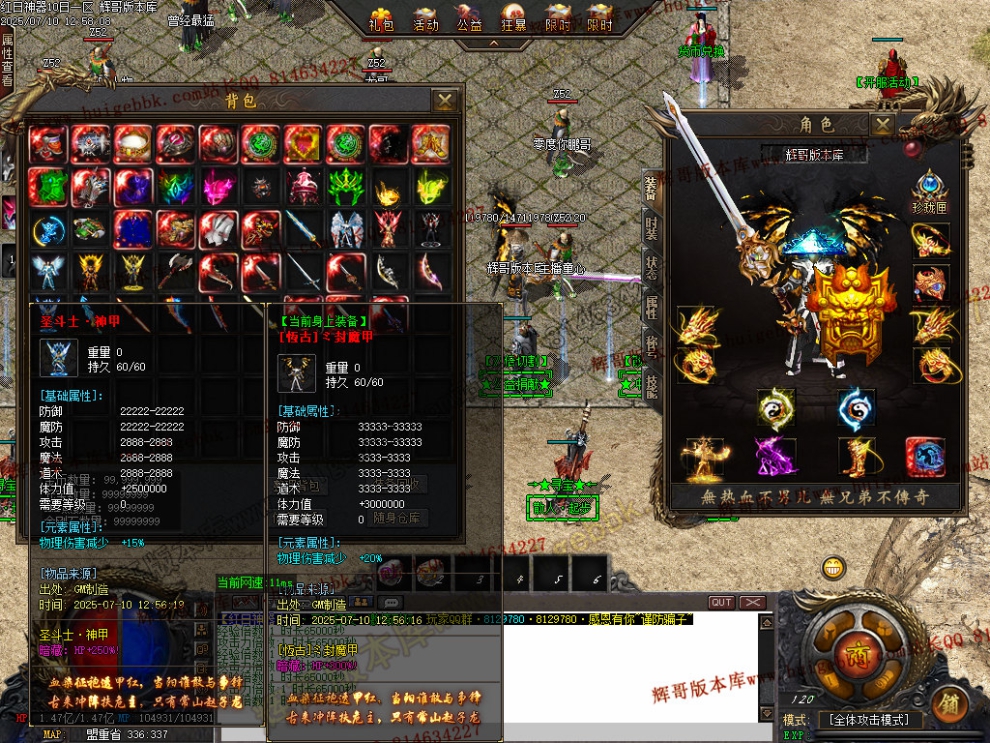Close the 角色 character panel

pos(882,124)
